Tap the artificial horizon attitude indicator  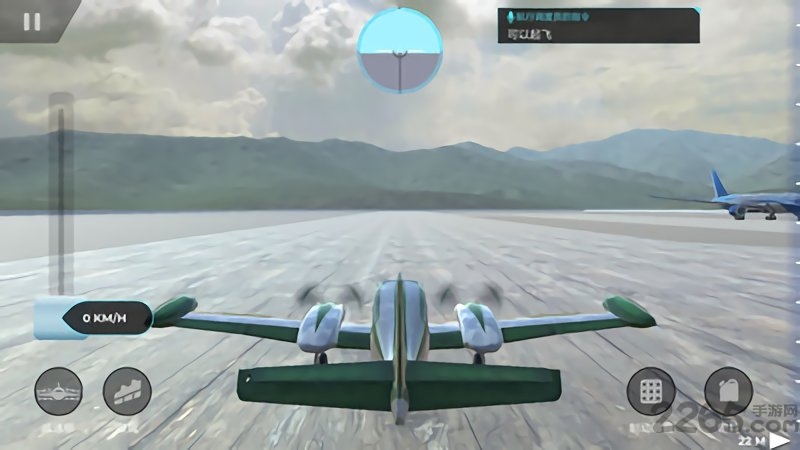tap(399, 49)
